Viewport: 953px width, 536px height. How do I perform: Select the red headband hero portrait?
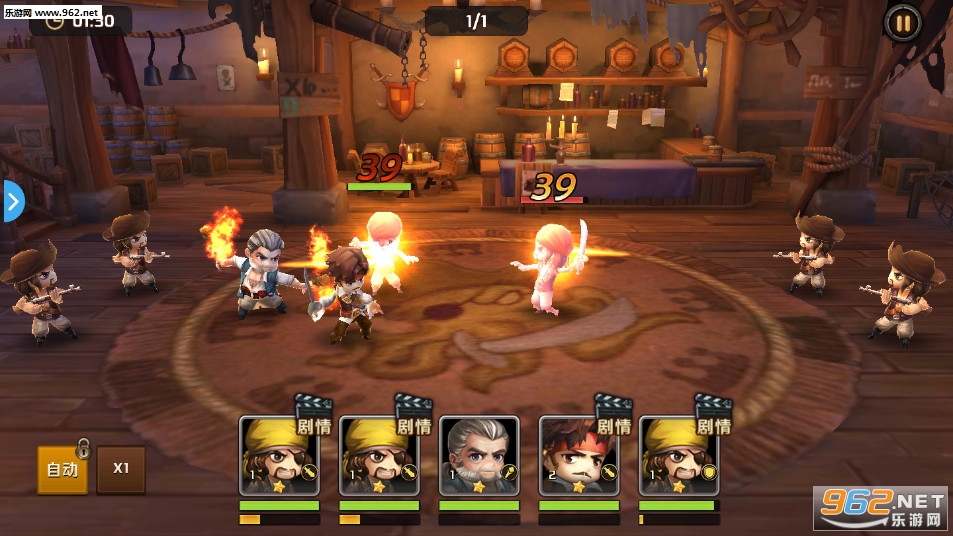pos(579,456)
